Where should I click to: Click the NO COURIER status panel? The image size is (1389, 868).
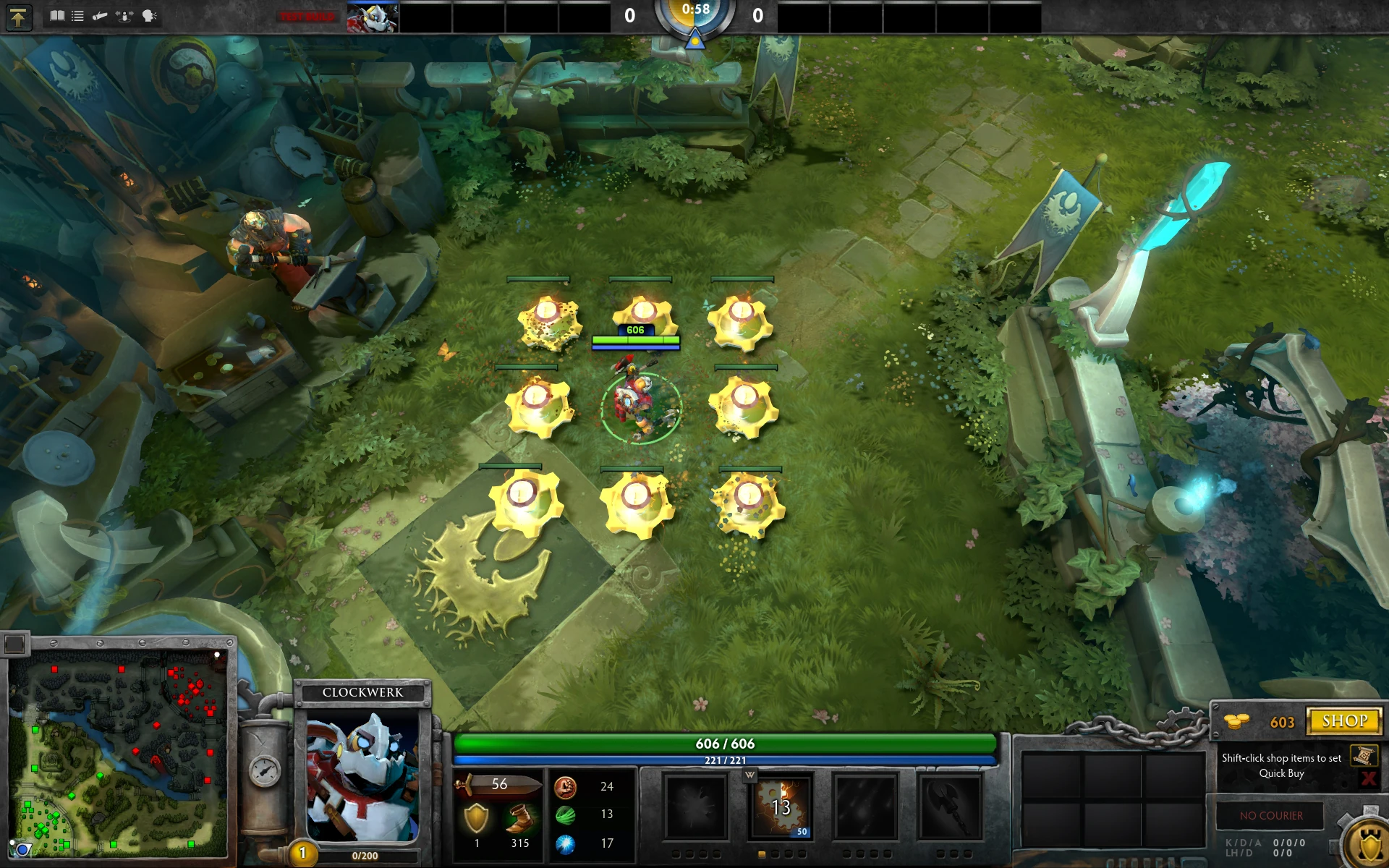click(x=1270, y=815)
